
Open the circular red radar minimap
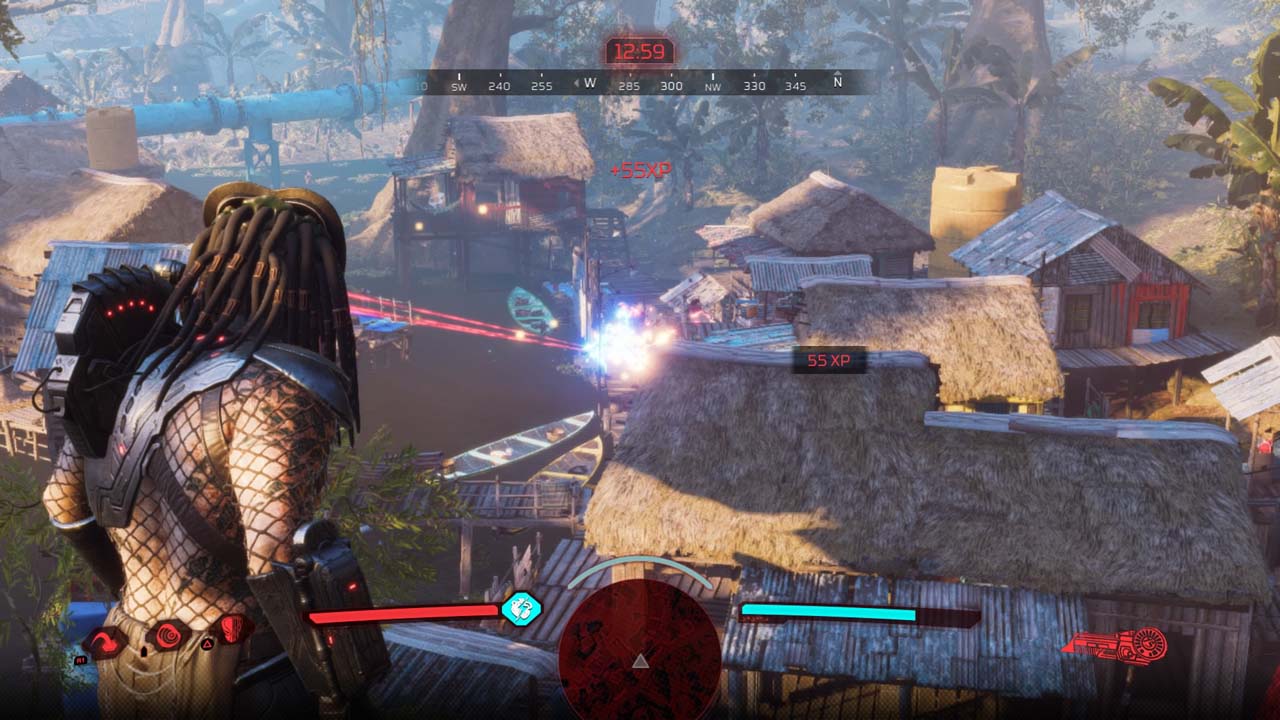tap(639, 650)
